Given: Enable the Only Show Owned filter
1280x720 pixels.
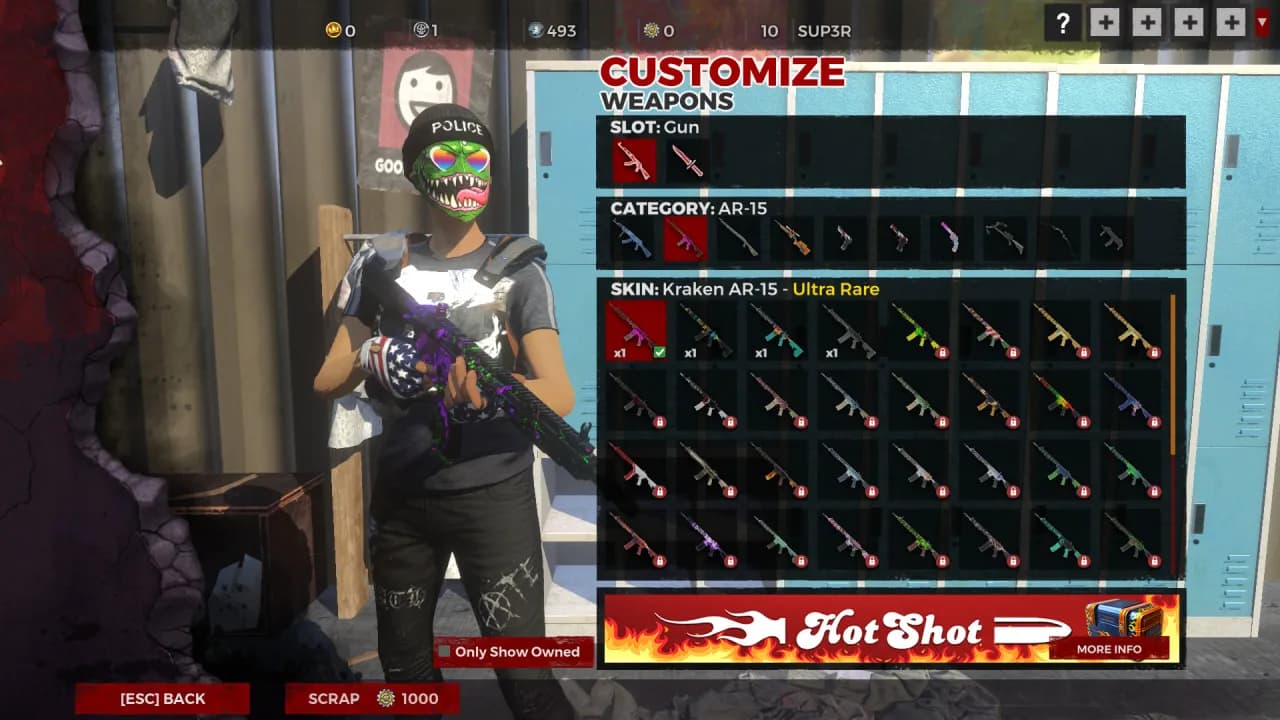Looking at the screenshot, I should 443,651.
